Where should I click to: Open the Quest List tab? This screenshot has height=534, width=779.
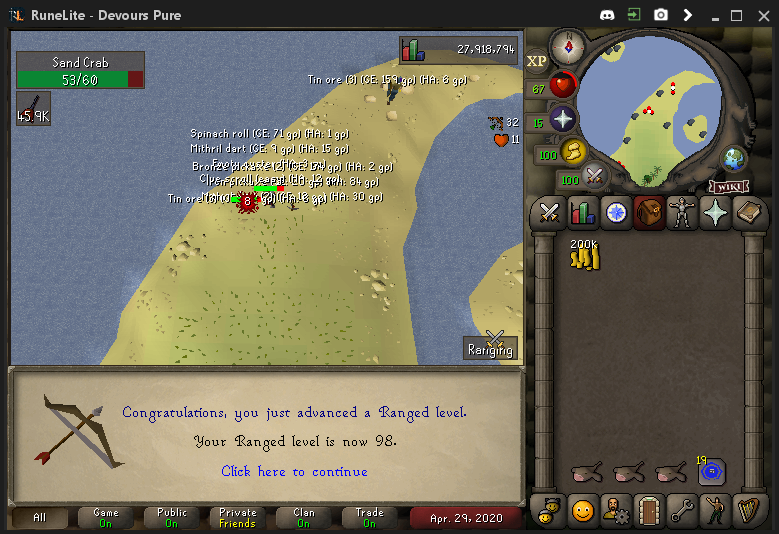(x=616, y=213)
